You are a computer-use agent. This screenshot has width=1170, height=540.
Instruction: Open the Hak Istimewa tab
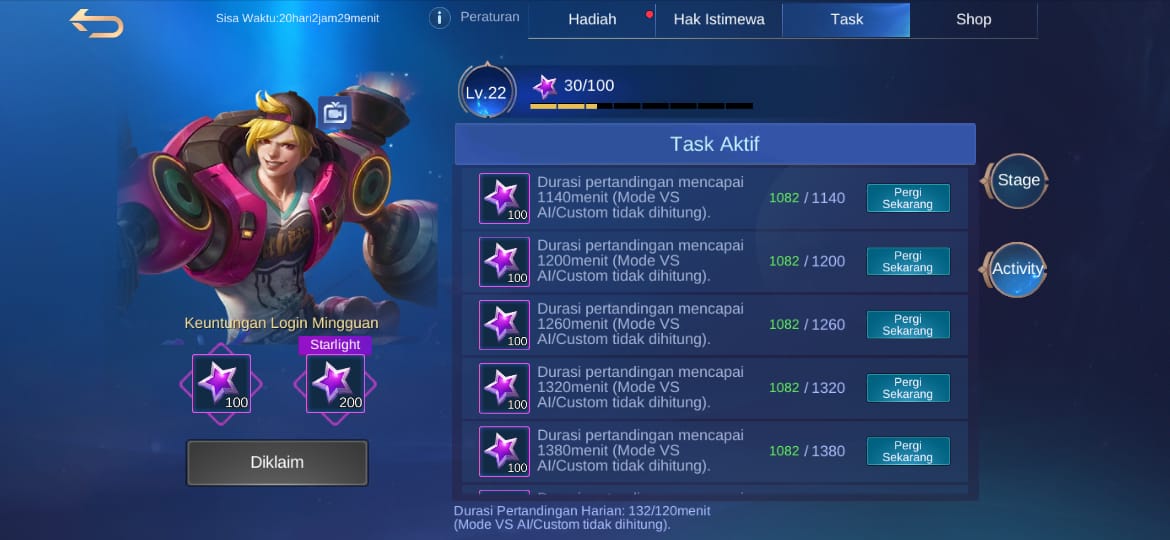719,19
